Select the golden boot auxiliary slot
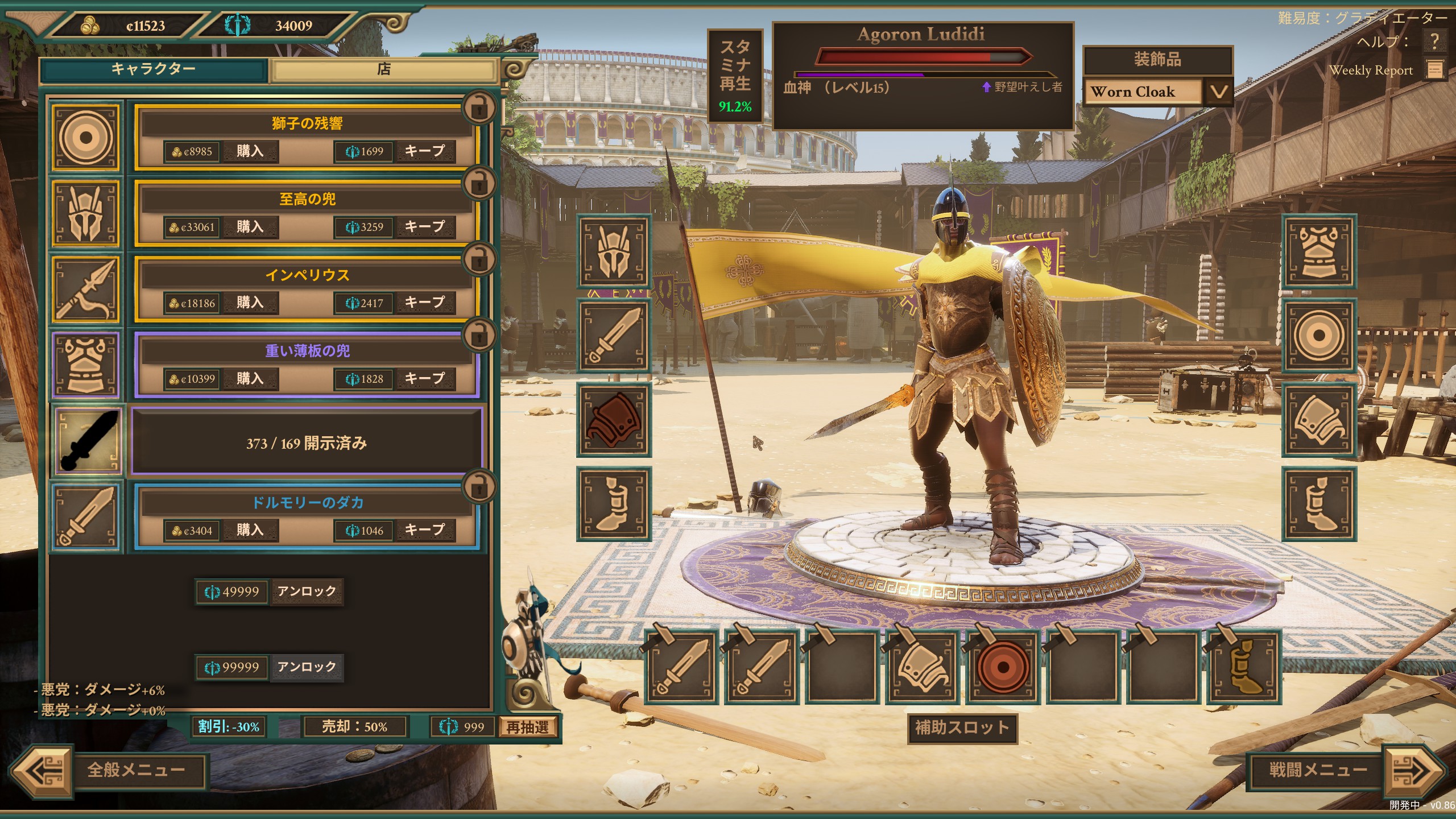The height and width of the screenshot is (819, 1456). coord(1244,667)
